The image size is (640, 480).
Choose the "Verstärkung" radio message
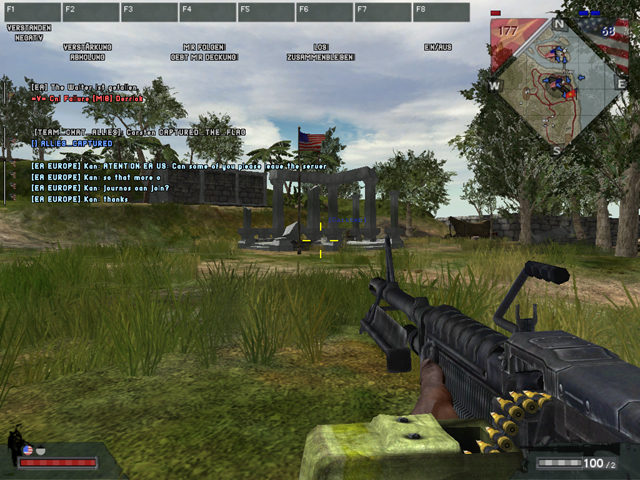tap(87, 47)
